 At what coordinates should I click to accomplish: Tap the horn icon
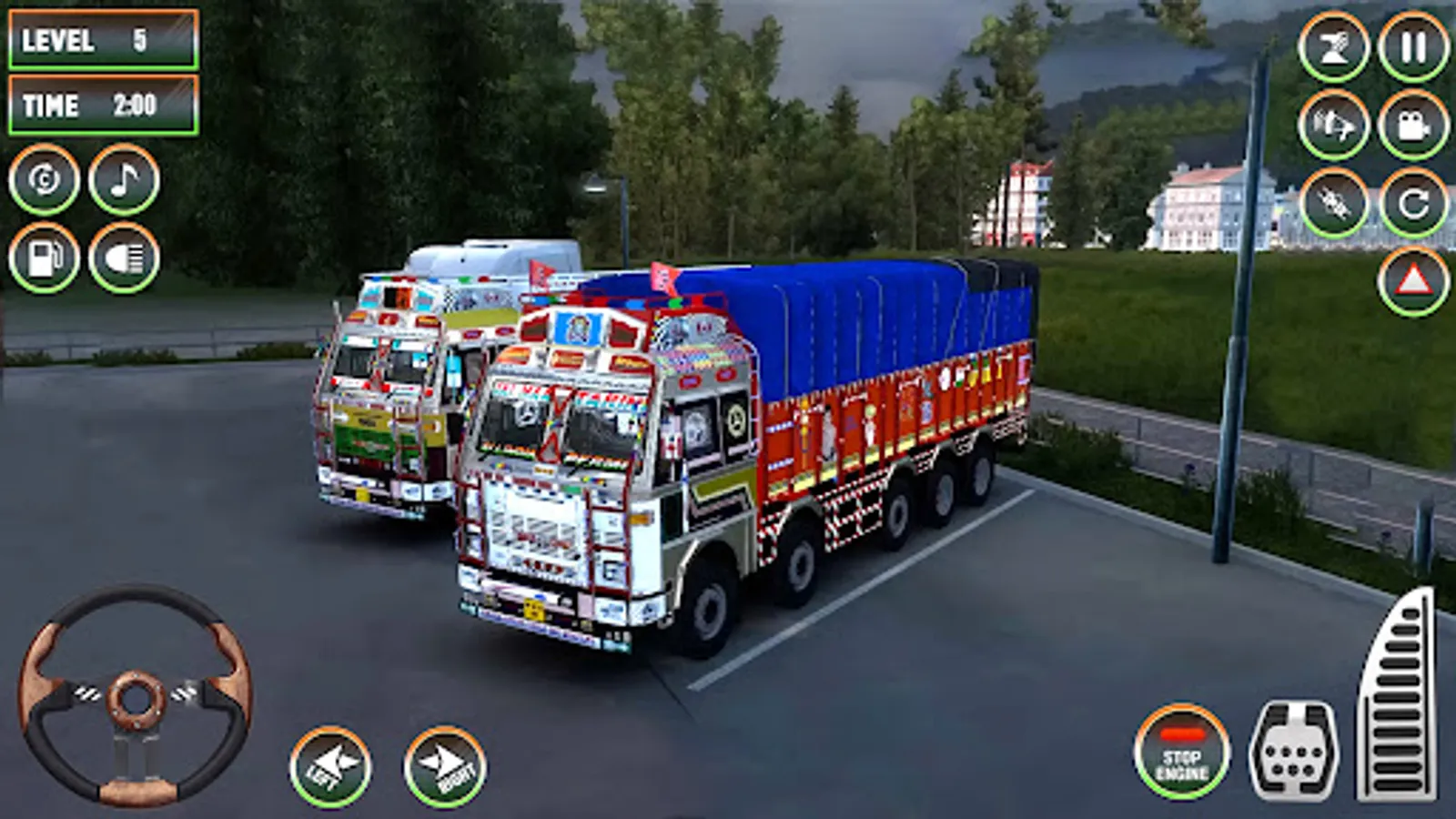(1334, 50)
